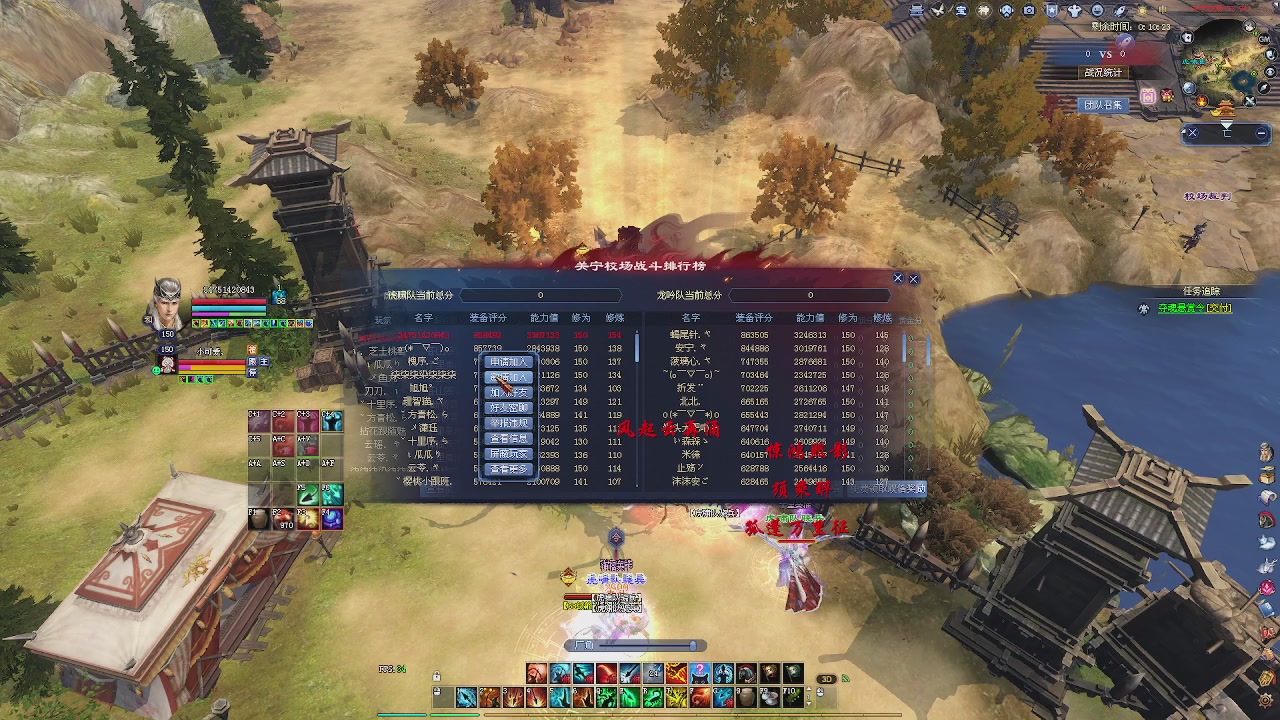Screen dimensions: 1280x720
Task: Choose 申请加入 in the player context menu
Action: [508, 362]
